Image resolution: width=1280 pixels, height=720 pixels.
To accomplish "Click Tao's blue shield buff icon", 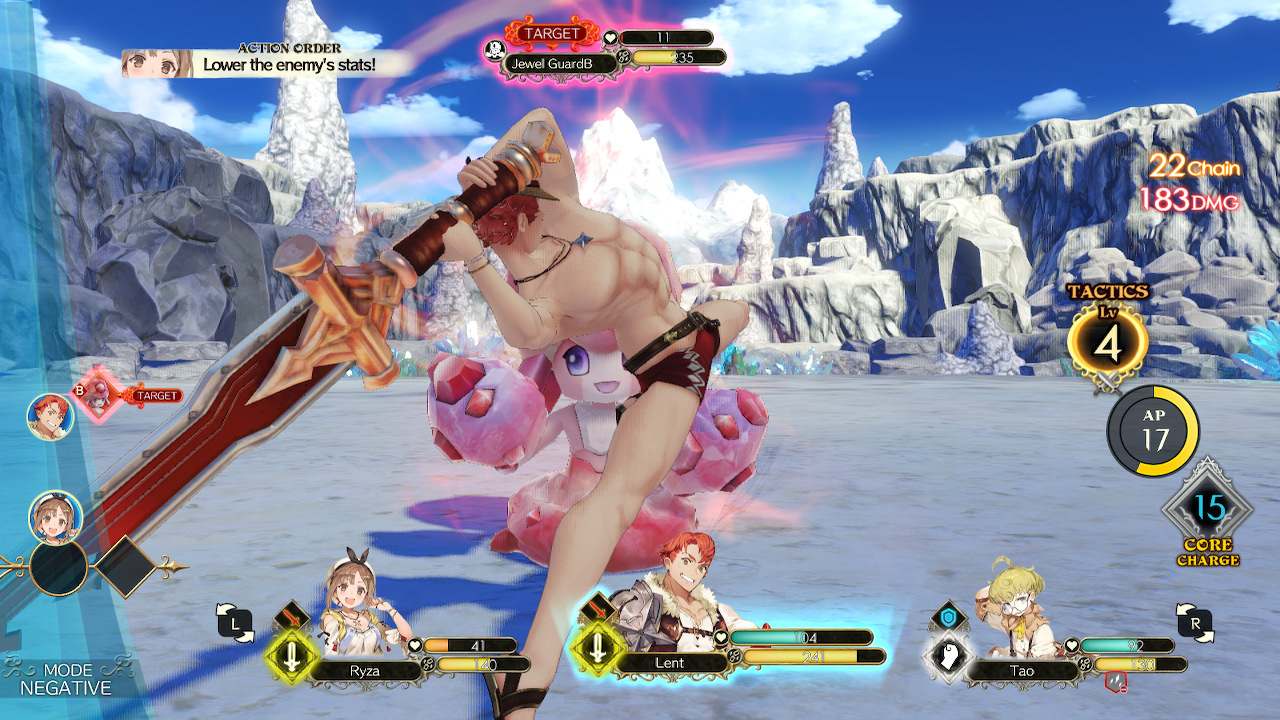I will click(x=949, y=618).
